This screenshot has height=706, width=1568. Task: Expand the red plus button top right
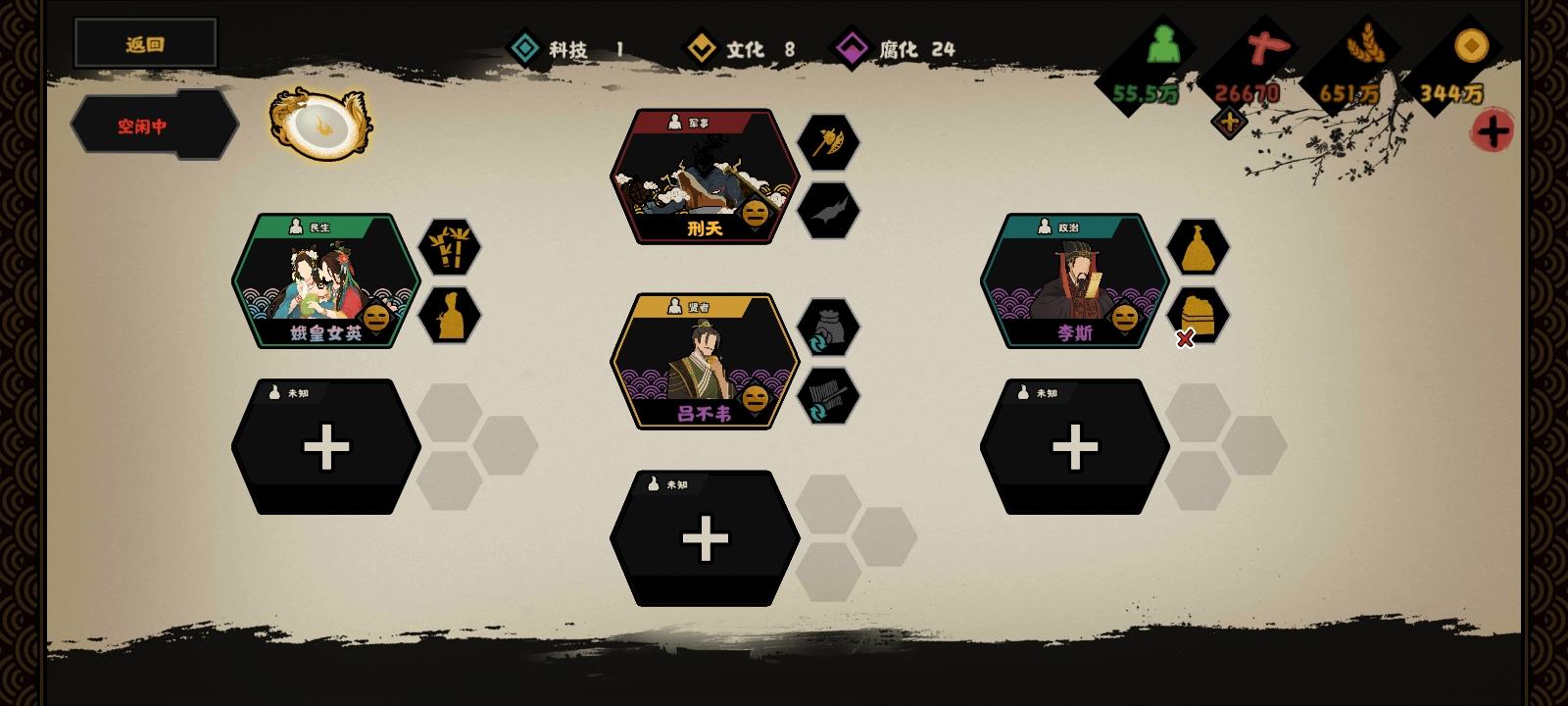[1493, 129]
